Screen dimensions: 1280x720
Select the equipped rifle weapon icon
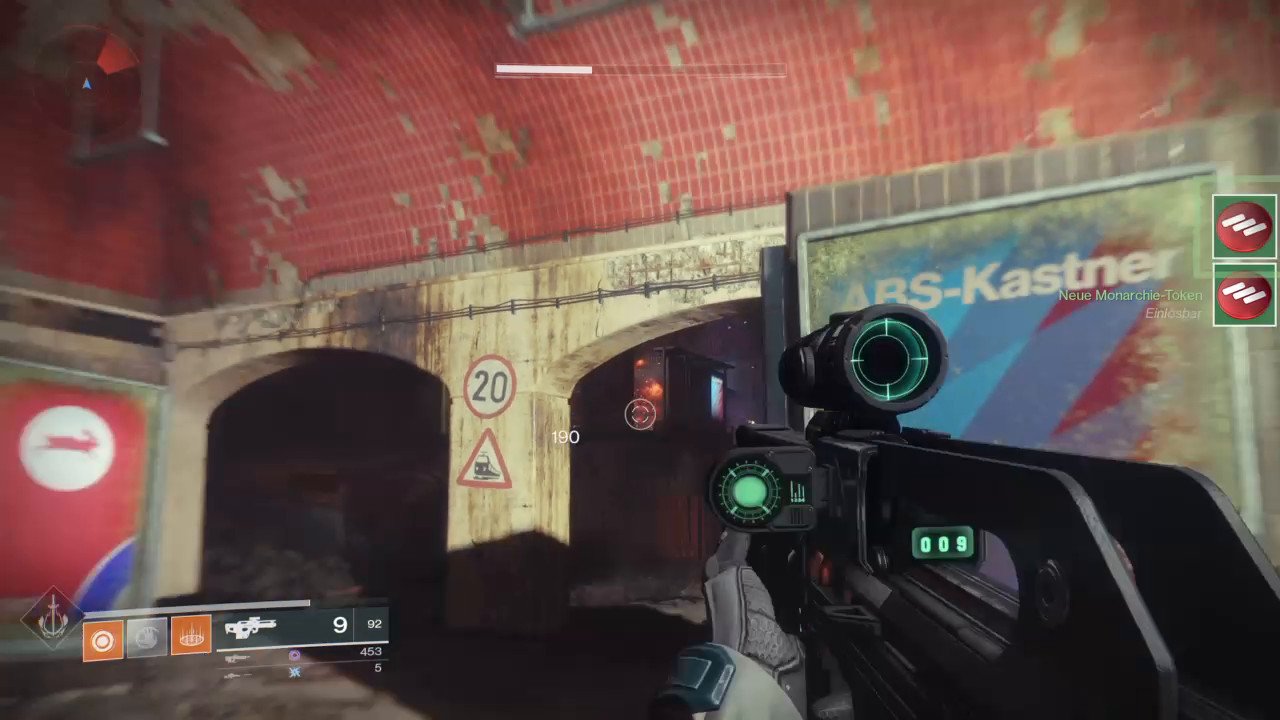(x=250, y=628)
